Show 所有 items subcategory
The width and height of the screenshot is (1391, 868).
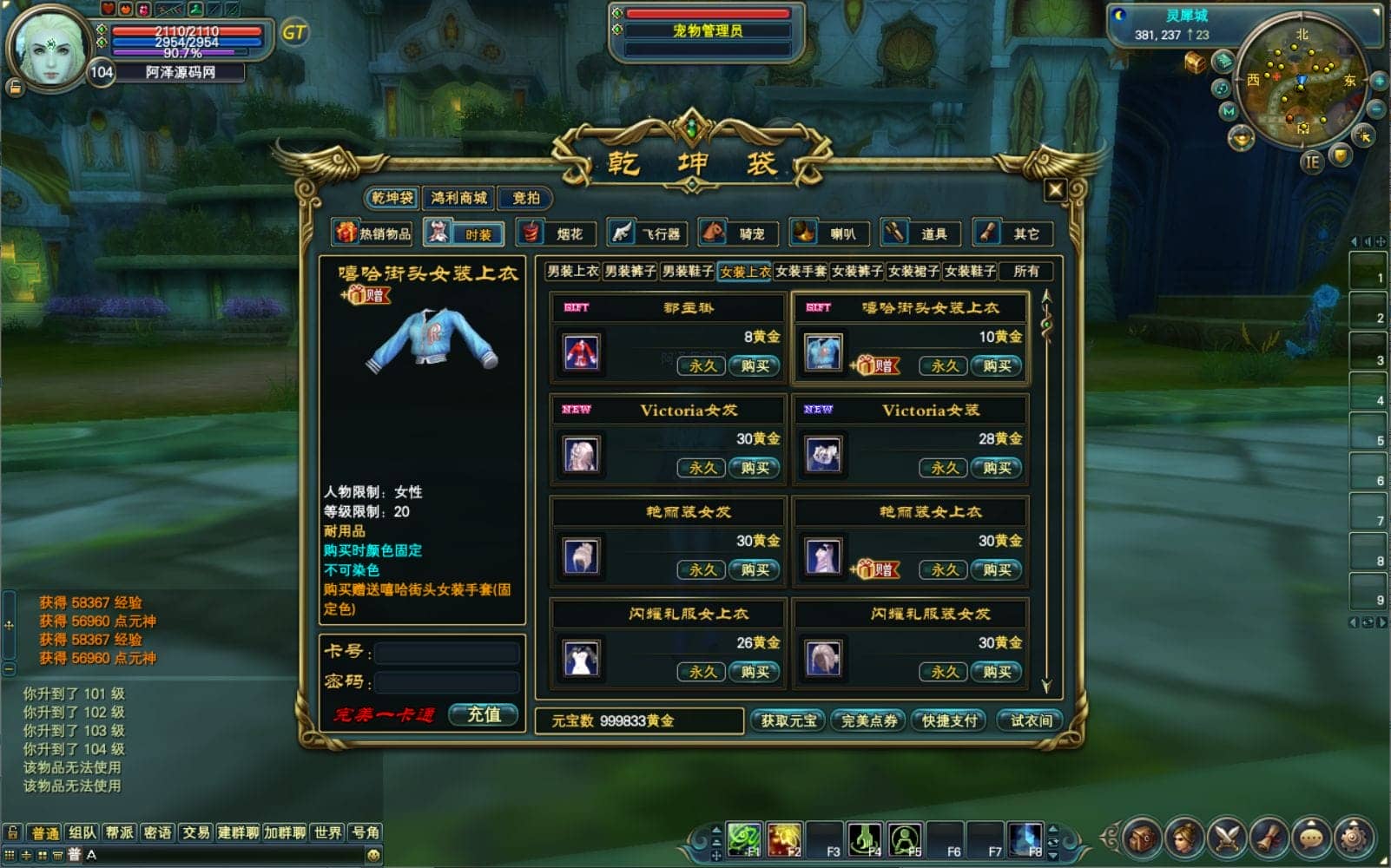pos(1025,272)
